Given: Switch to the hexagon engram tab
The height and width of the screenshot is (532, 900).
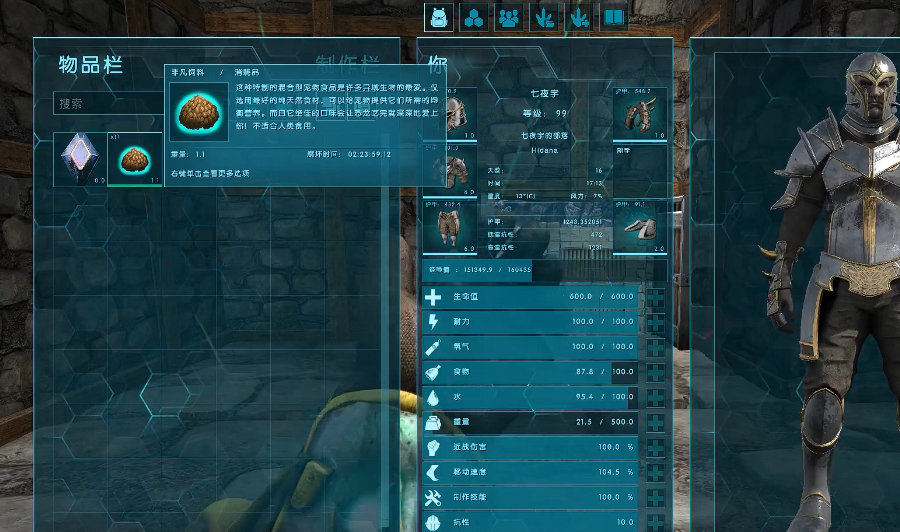Looking at the screenshot, I should click(x=474, y=17).
